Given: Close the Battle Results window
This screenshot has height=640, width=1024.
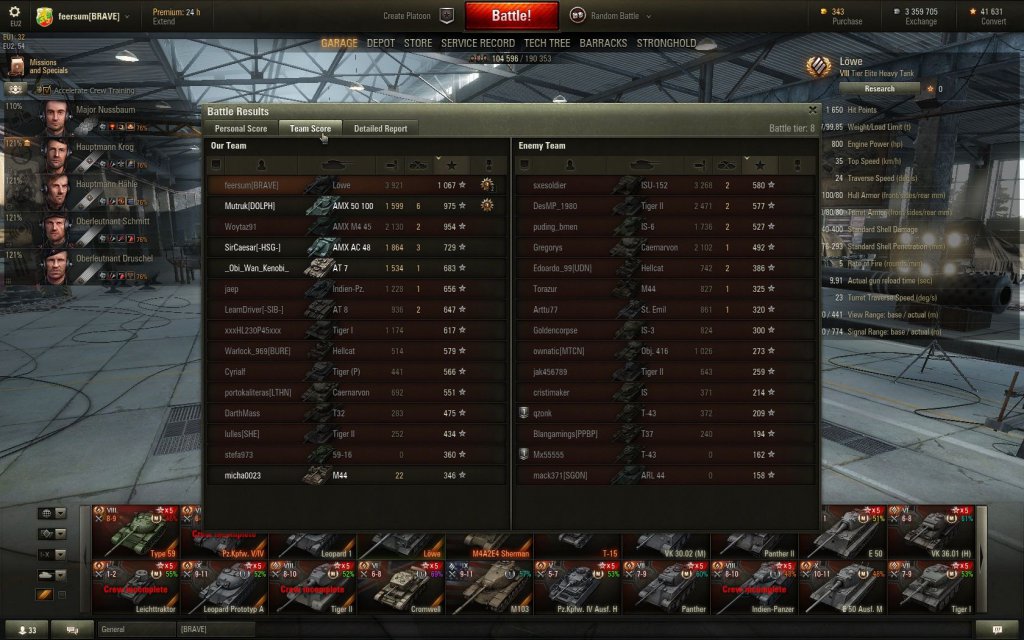Looking at the screenshot, I should [x=813, y=111].
